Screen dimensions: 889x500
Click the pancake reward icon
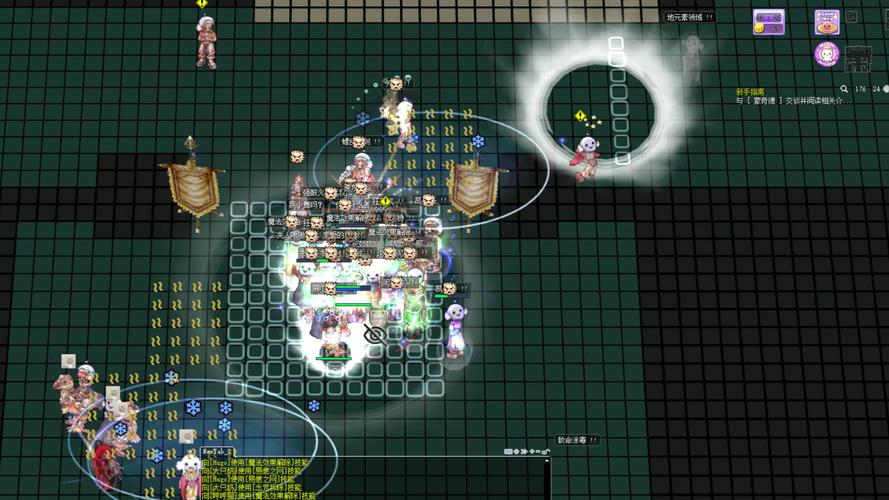(x=827, y=22)
